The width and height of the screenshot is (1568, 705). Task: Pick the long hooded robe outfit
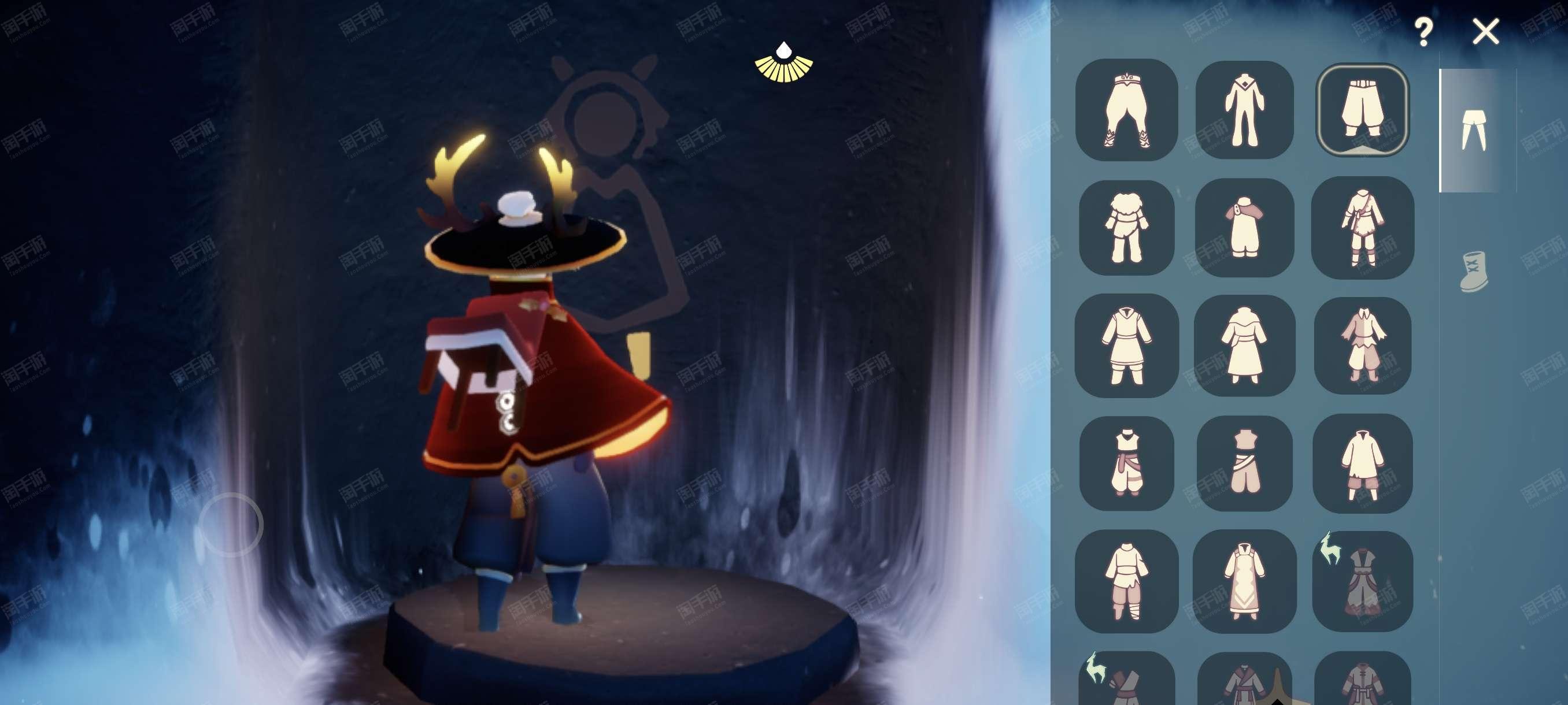point(1244,346)
